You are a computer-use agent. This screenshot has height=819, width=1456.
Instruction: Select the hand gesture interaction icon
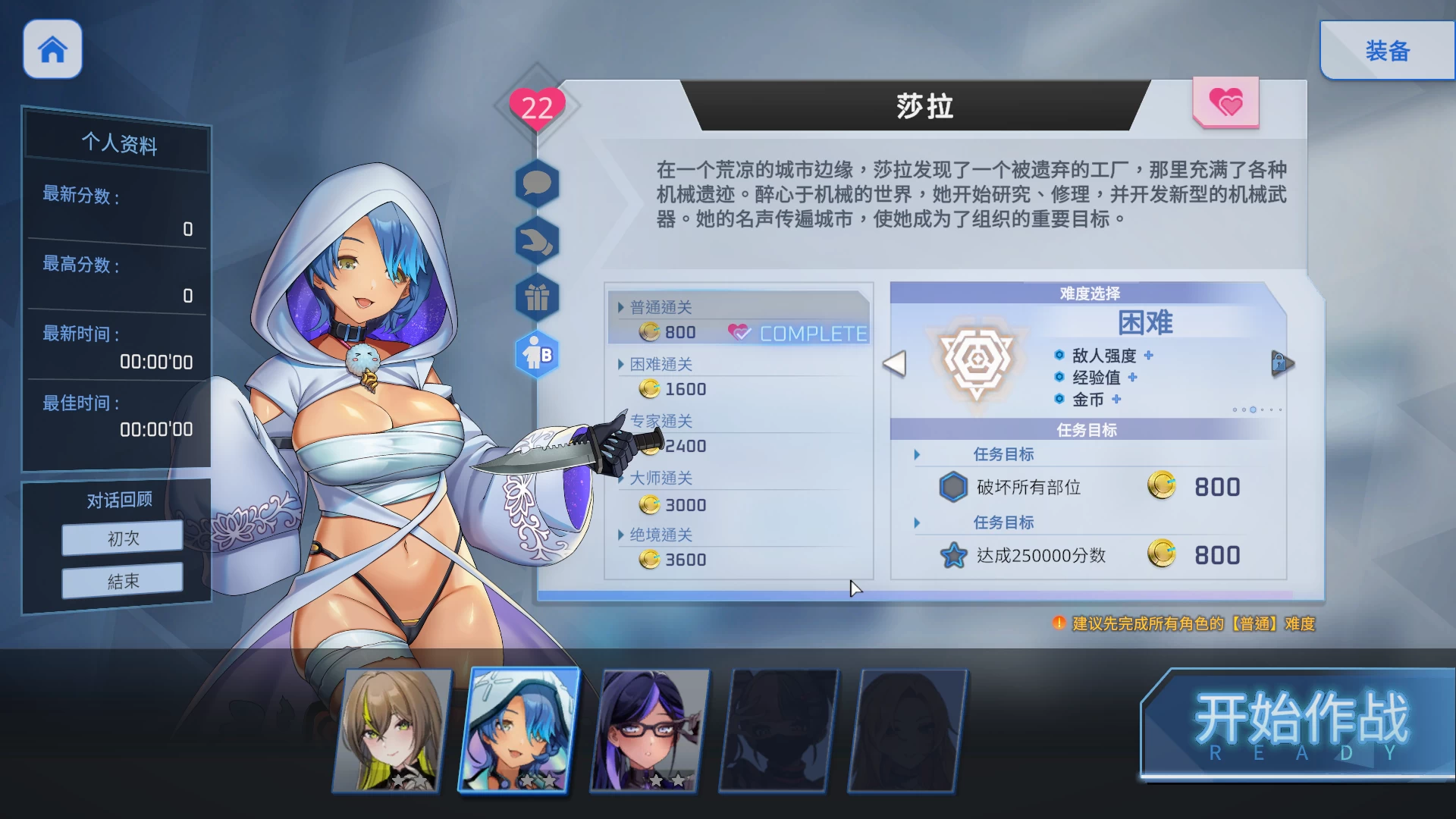click(538, 240)
